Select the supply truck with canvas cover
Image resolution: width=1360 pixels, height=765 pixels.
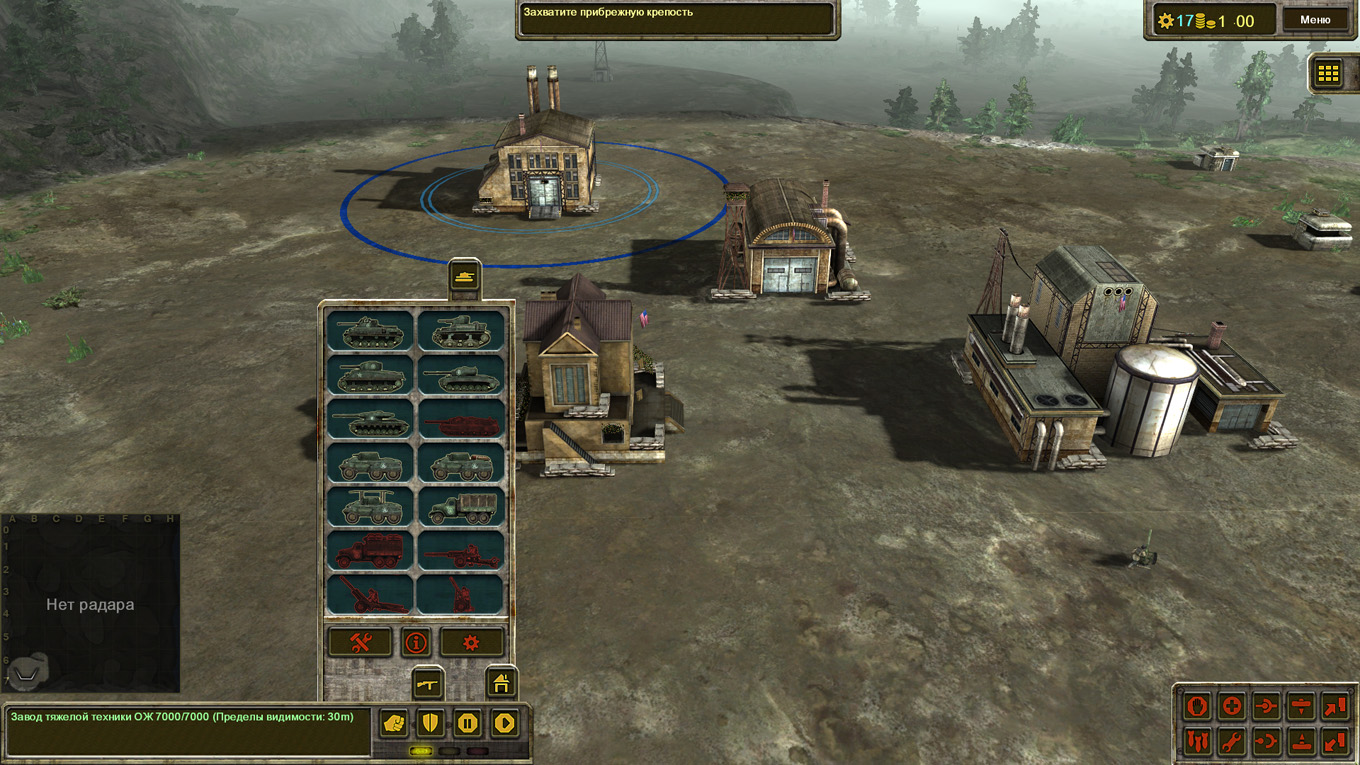point(461,507)
